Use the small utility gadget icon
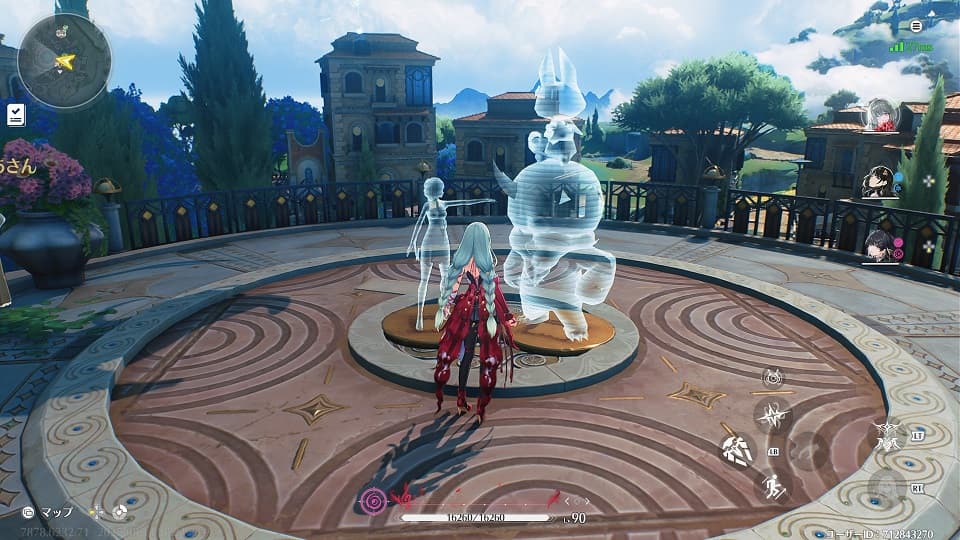 coord(772,378)
